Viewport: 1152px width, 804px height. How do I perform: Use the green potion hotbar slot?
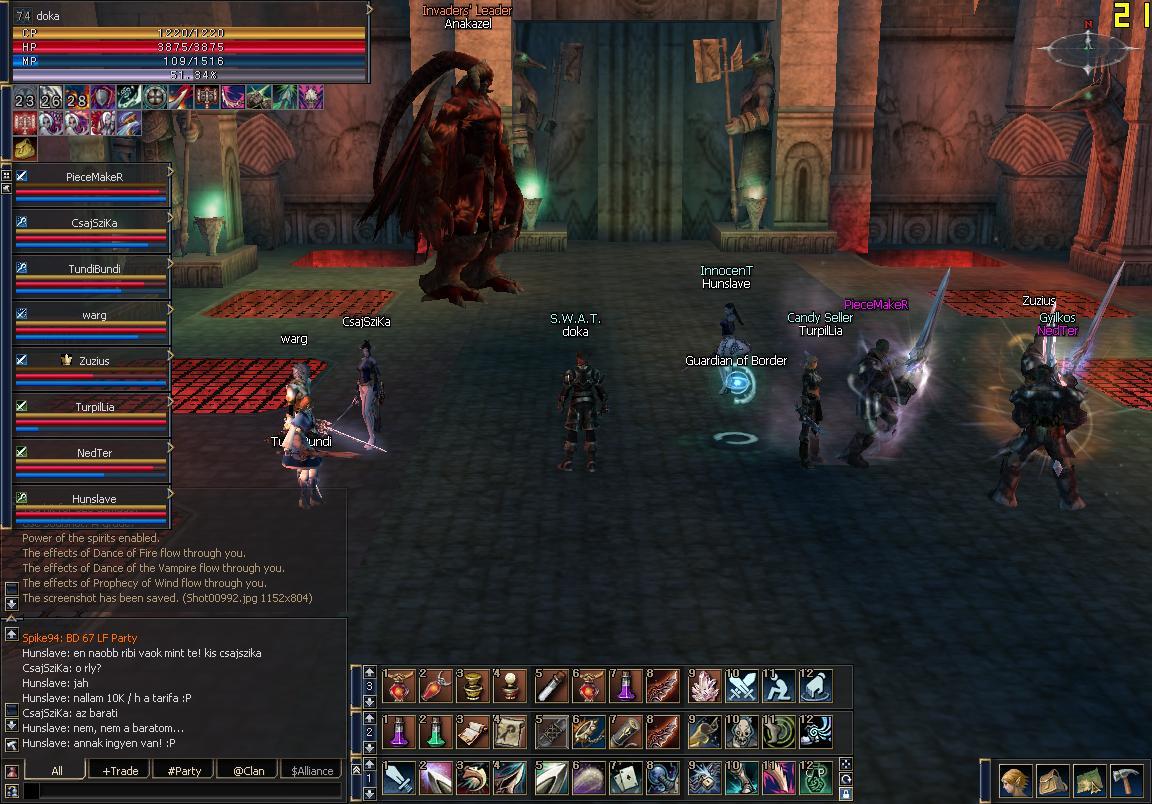tap(436, 732)
